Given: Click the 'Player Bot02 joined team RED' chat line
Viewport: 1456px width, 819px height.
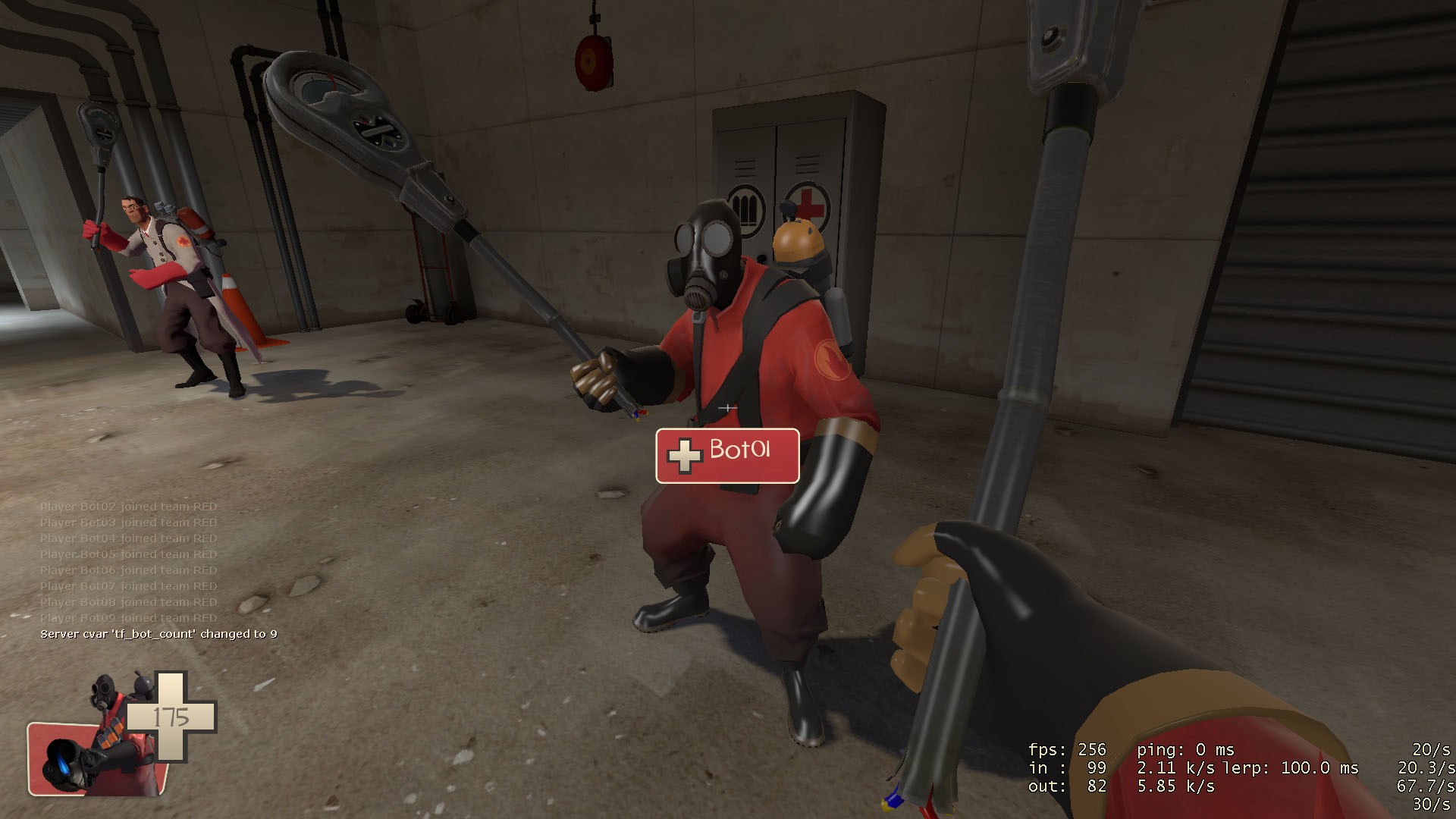Looking at the screenshot, I should pos(129,505).
